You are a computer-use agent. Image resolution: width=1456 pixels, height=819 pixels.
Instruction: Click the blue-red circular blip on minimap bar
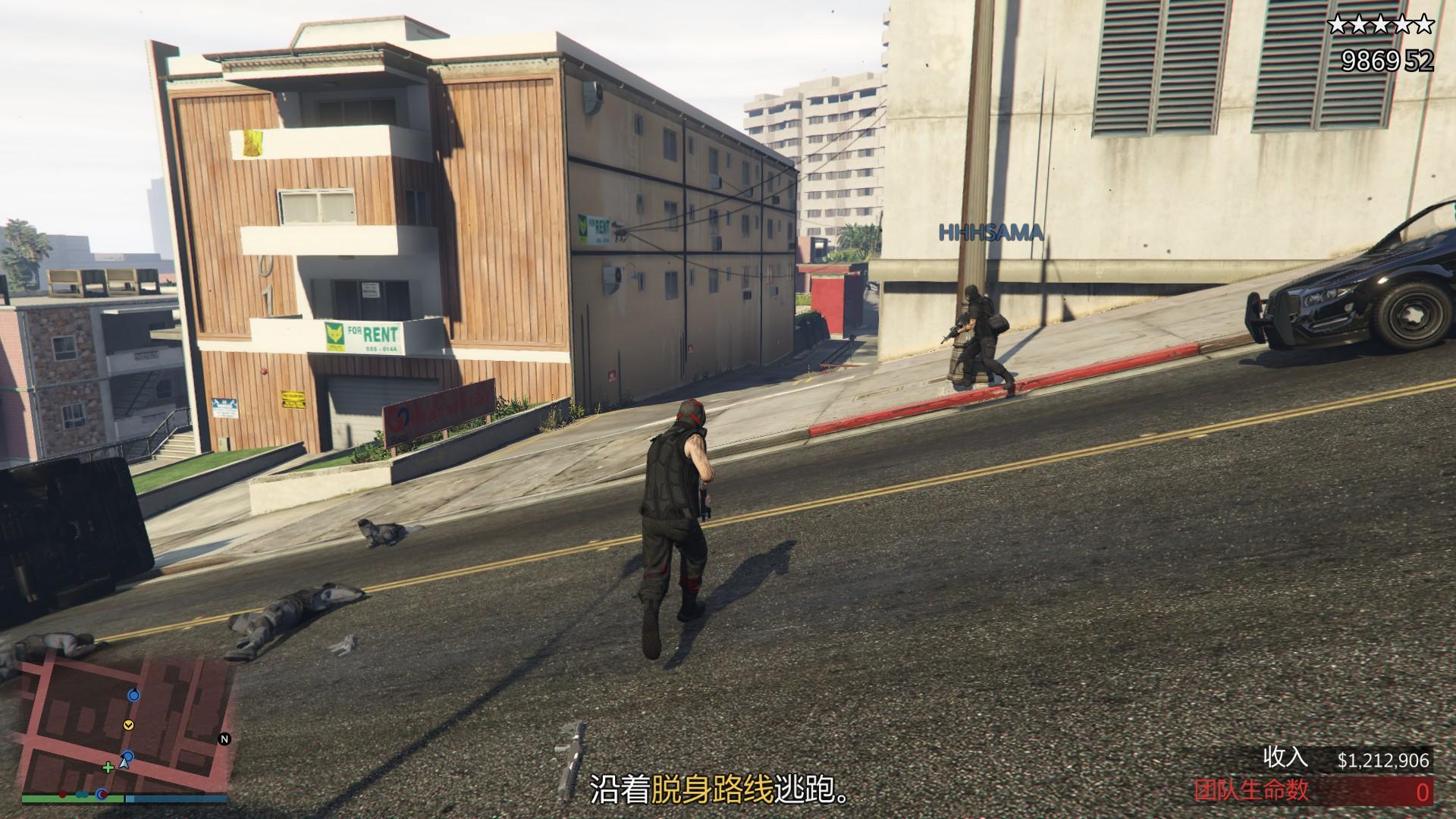click(x=101, y=796)
